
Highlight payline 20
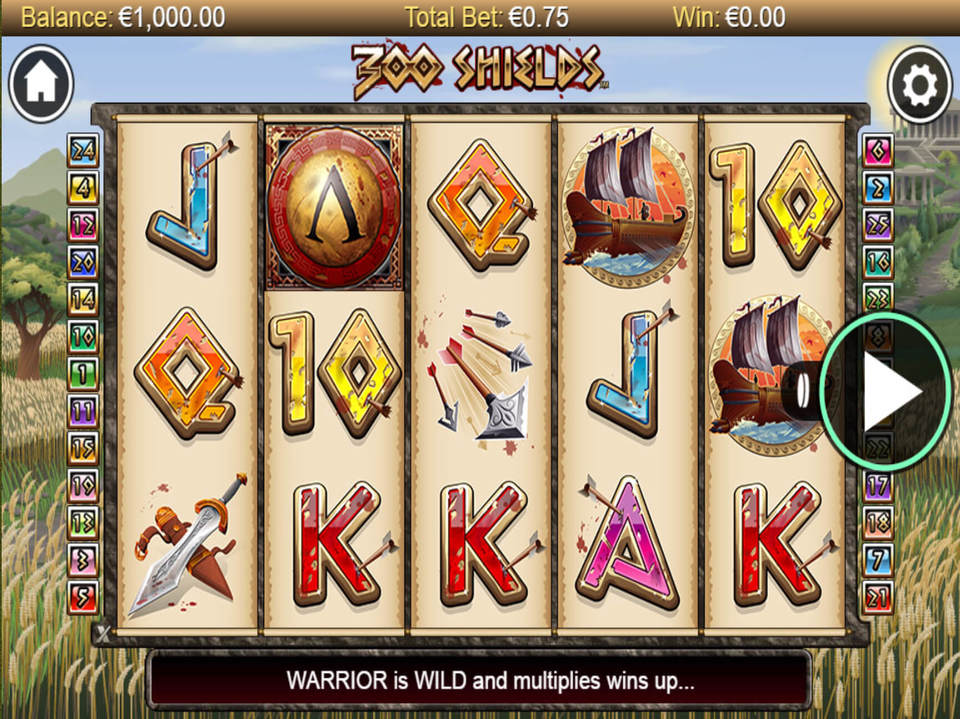(x=82, y=261)
